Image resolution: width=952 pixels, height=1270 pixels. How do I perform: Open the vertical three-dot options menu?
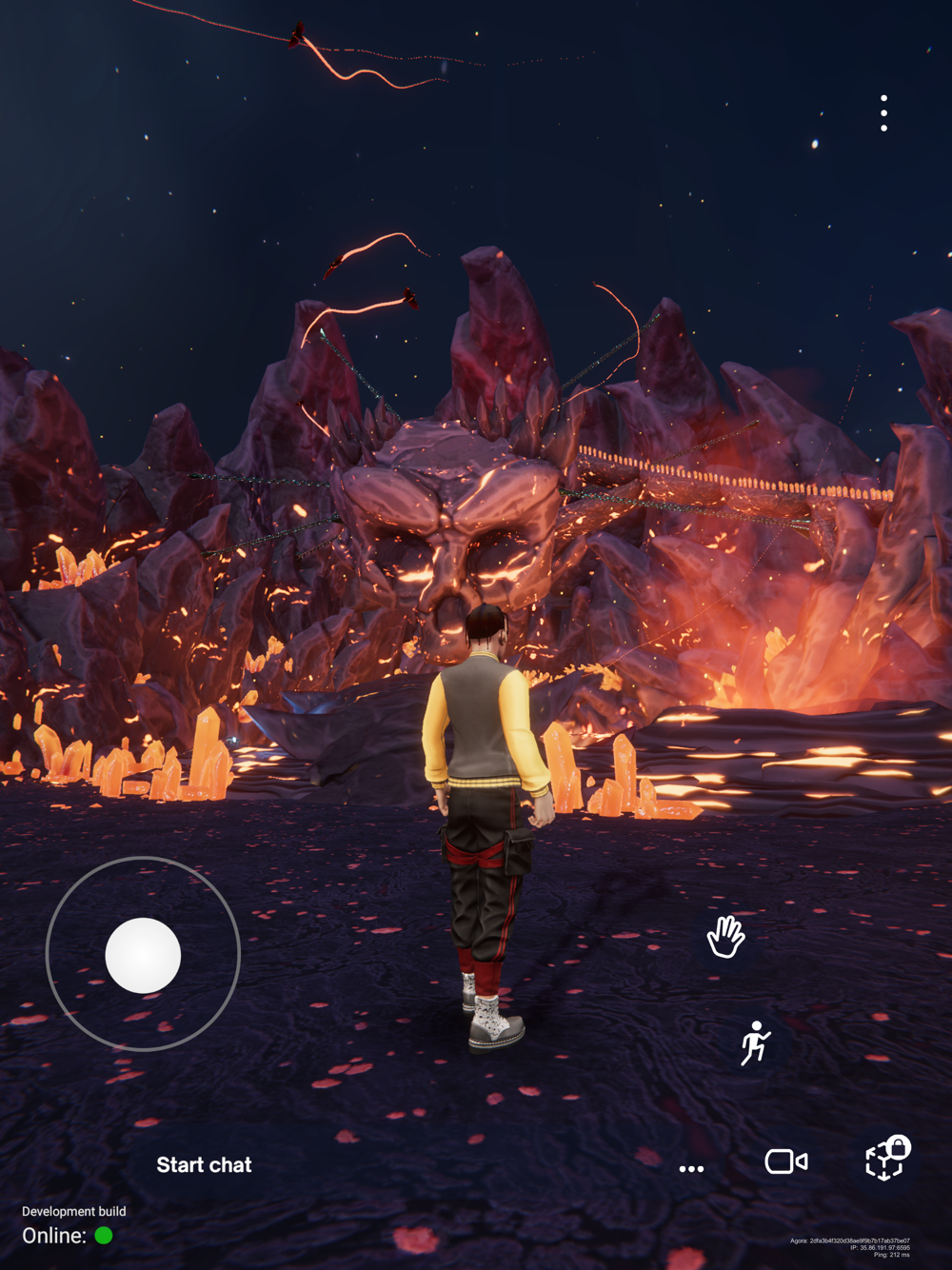click(884, 113)
